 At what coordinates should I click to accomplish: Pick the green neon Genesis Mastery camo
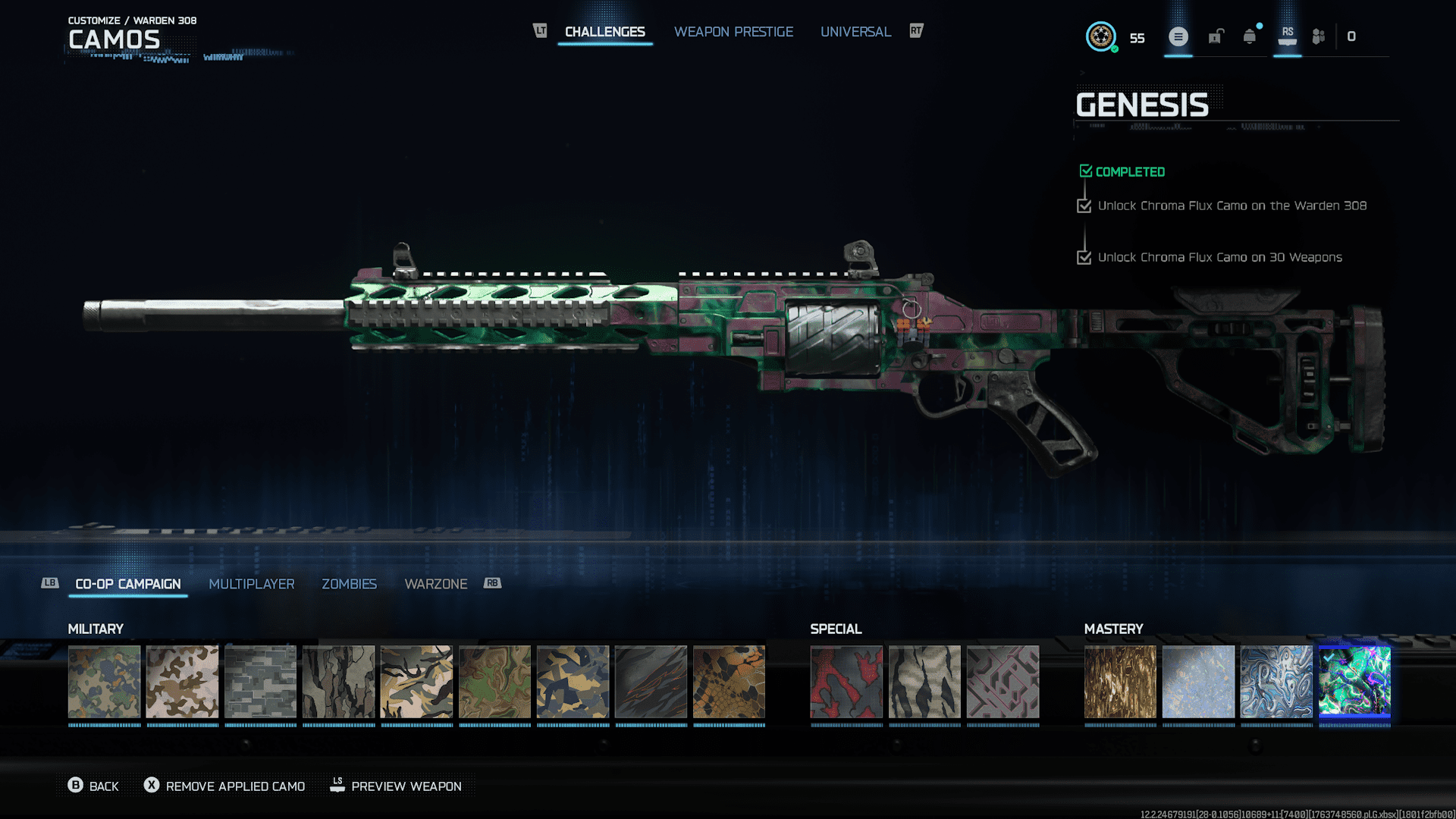click(1354, 682)
